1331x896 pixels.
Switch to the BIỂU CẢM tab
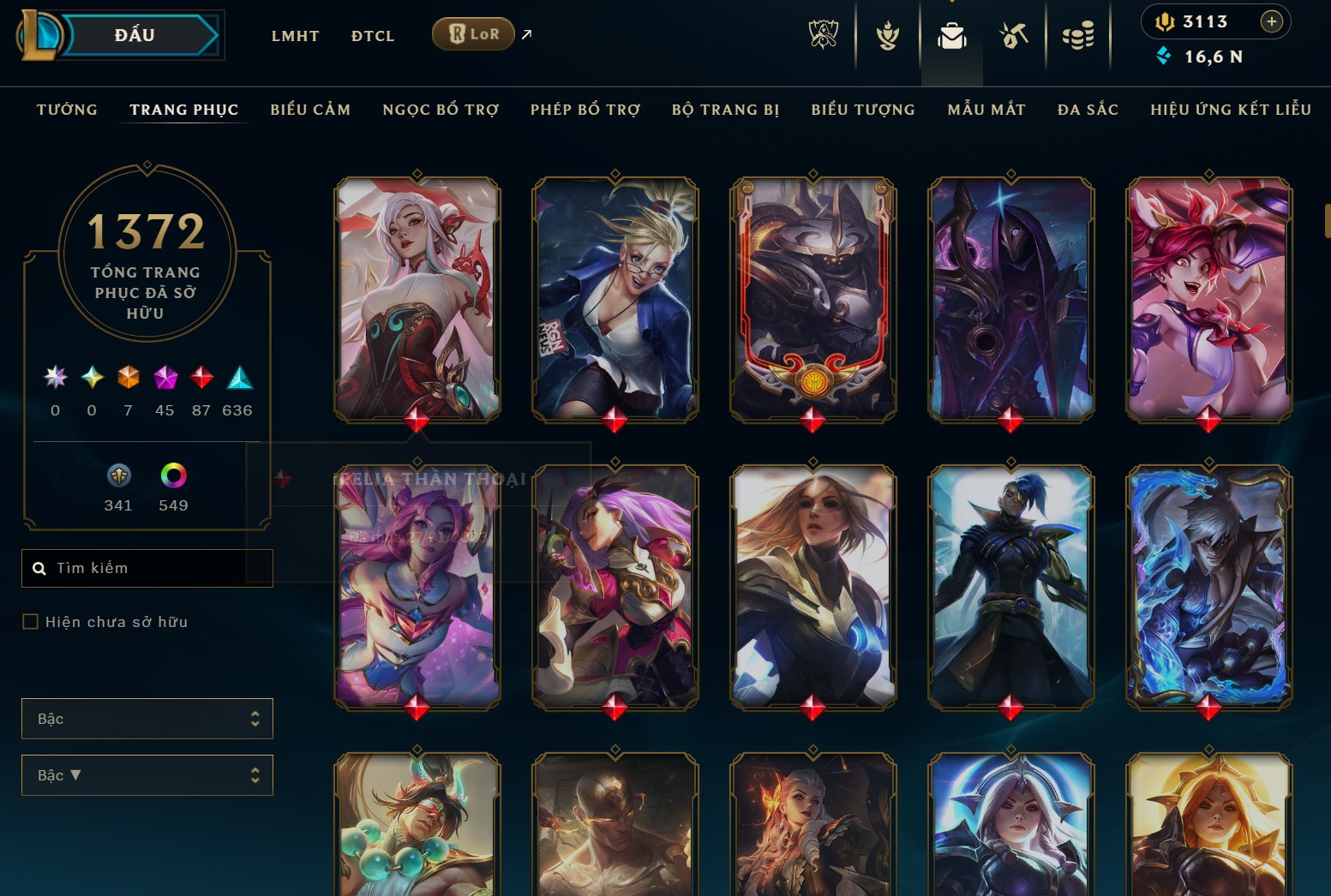tap(310, 110)
